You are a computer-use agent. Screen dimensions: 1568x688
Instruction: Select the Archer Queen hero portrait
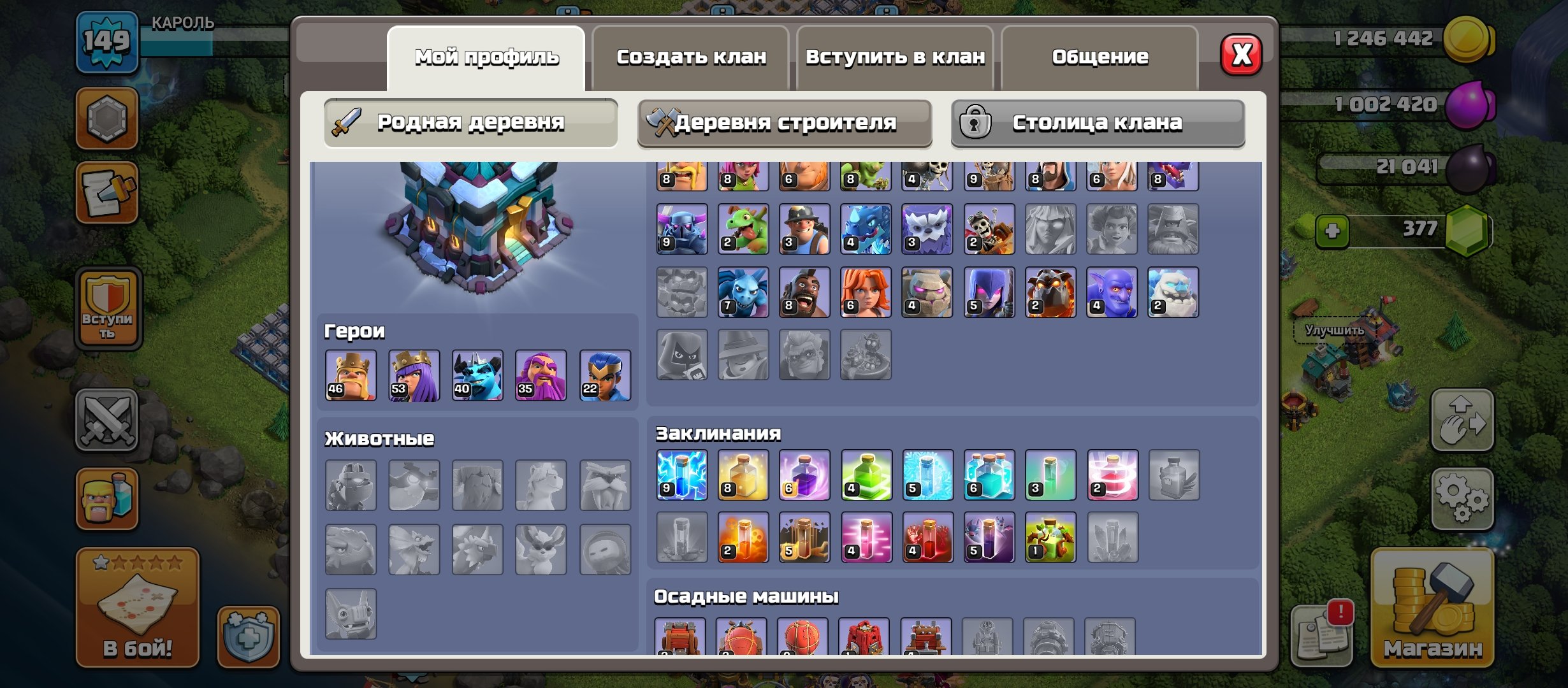(413, 375)
